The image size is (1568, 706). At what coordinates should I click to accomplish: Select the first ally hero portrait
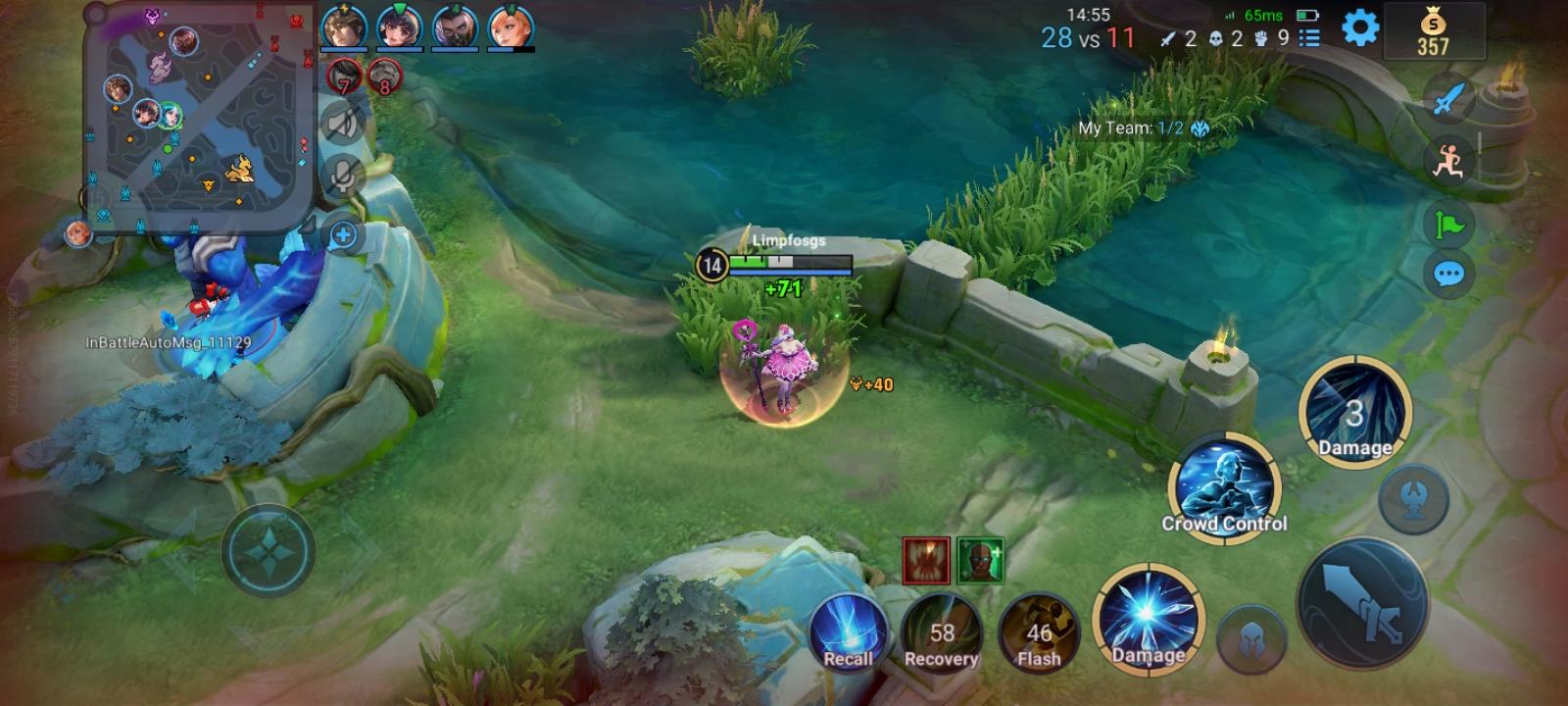[x=344, y=28]
